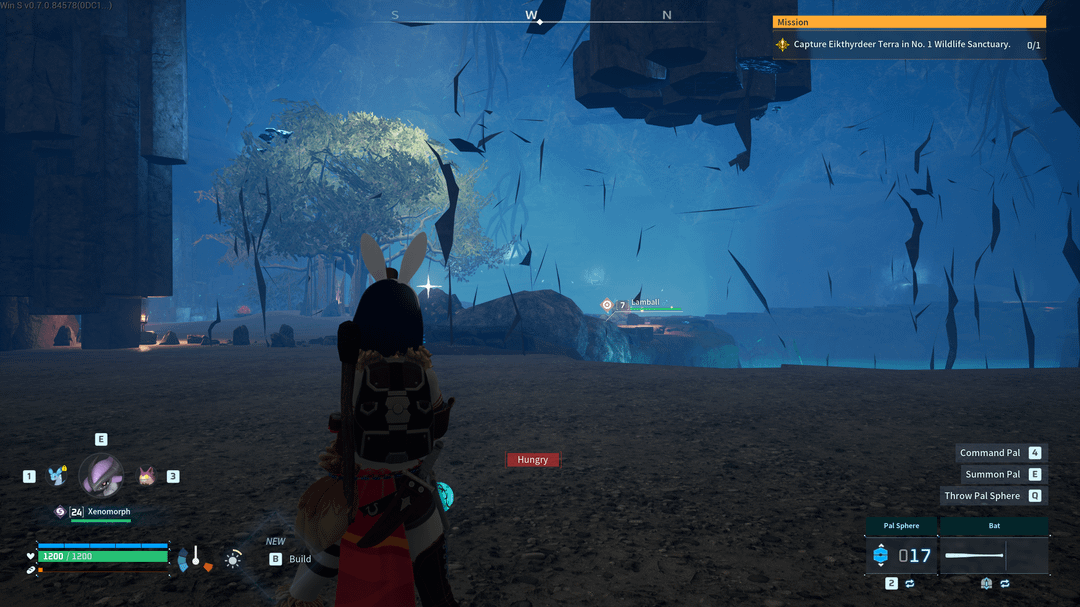Open the Eikthyrdeer Terra capture mission tracker
The width and height of the screenshot is (1080, 607).
908,44
